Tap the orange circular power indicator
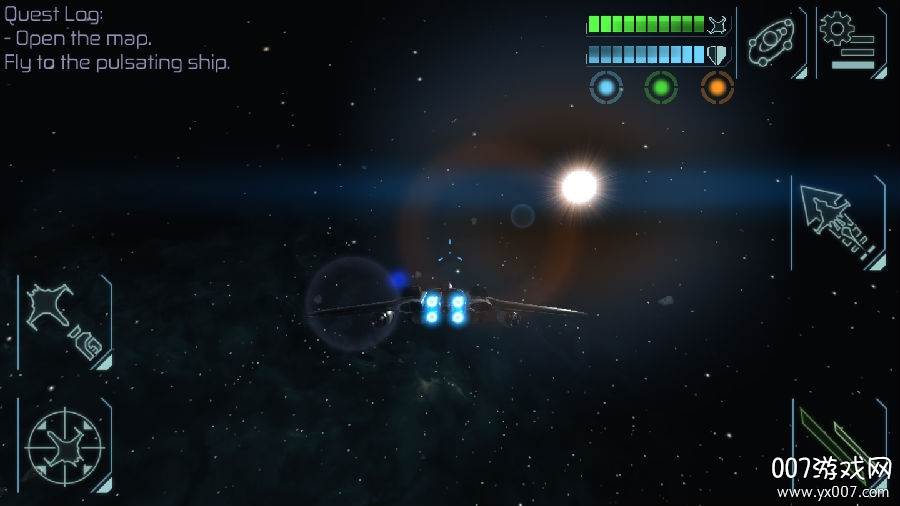 point(717,87)
